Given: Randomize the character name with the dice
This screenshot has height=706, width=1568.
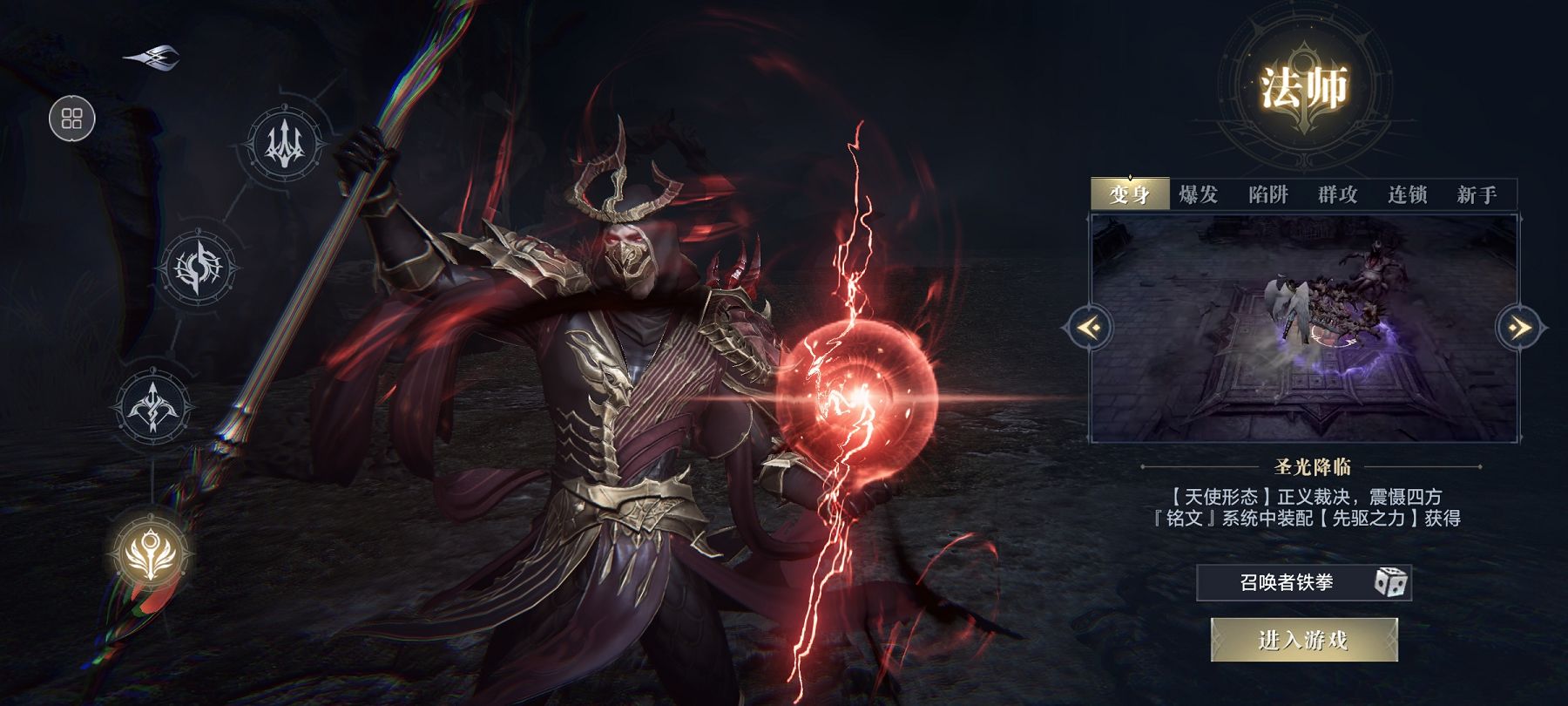Looking at the screenshot, I should [x=1390, y=582].
